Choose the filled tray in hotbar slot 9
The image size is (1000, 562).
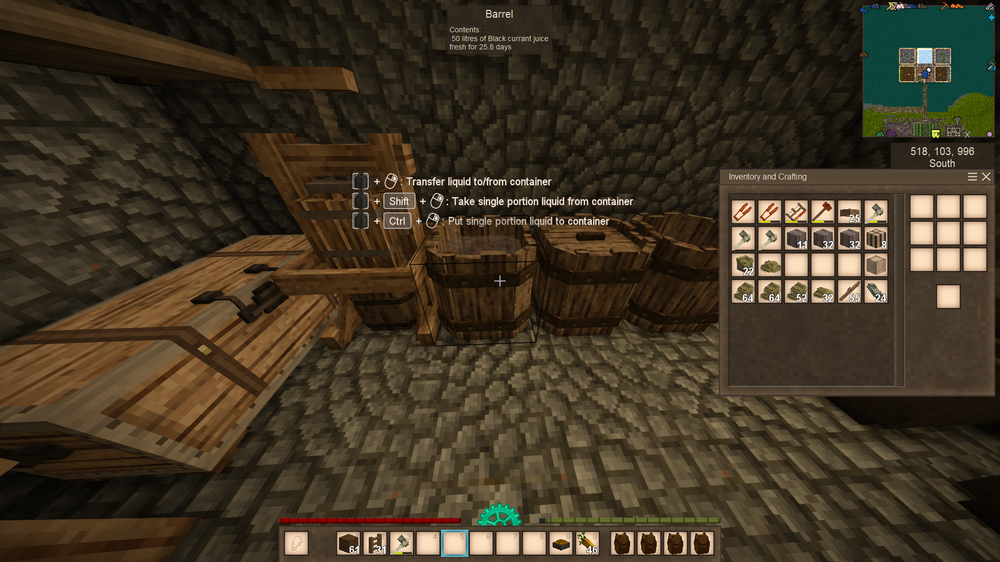tap(561, 543)
